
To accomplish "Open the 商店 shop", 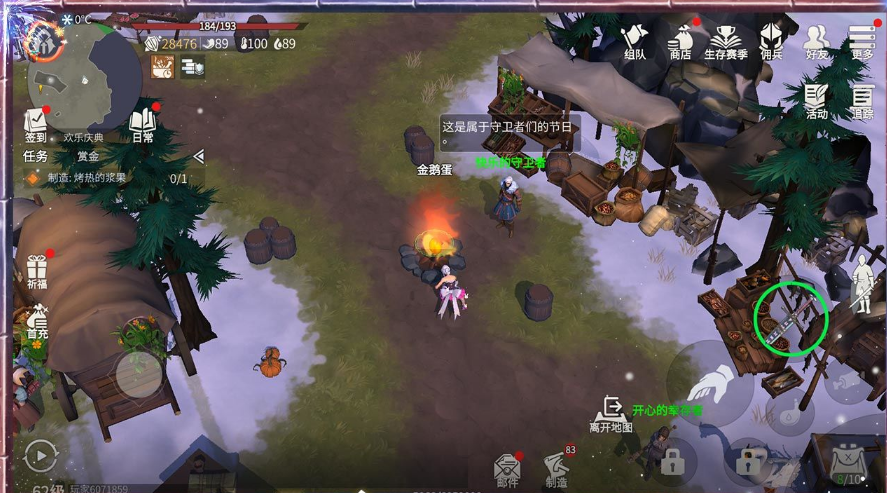I will tap(681, 42).
